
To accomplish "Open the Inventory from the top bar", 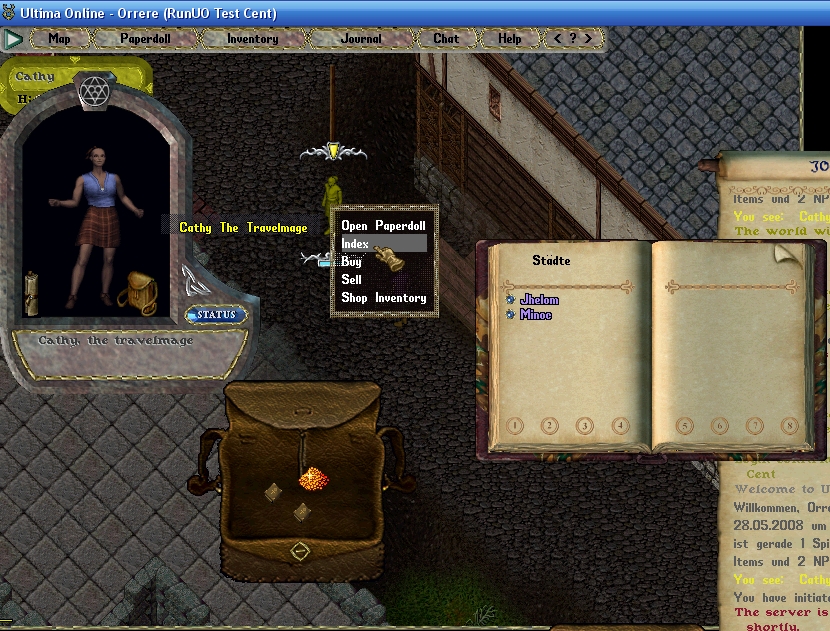I will coord(252,39).
